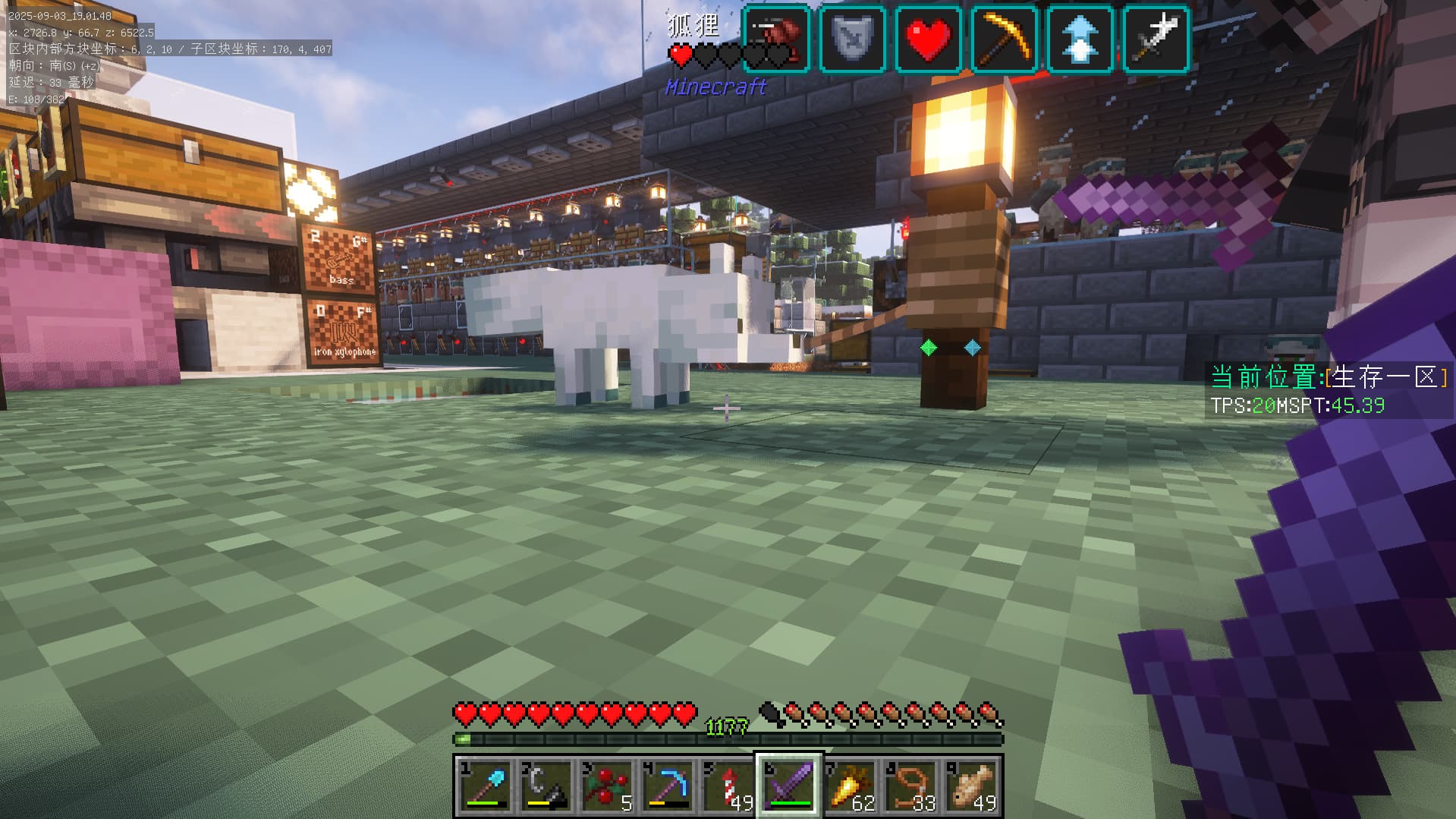This screenshot has width=1456, height=819.
Task: Select the flint and steel slot
Action: click(x=546, y=786)
